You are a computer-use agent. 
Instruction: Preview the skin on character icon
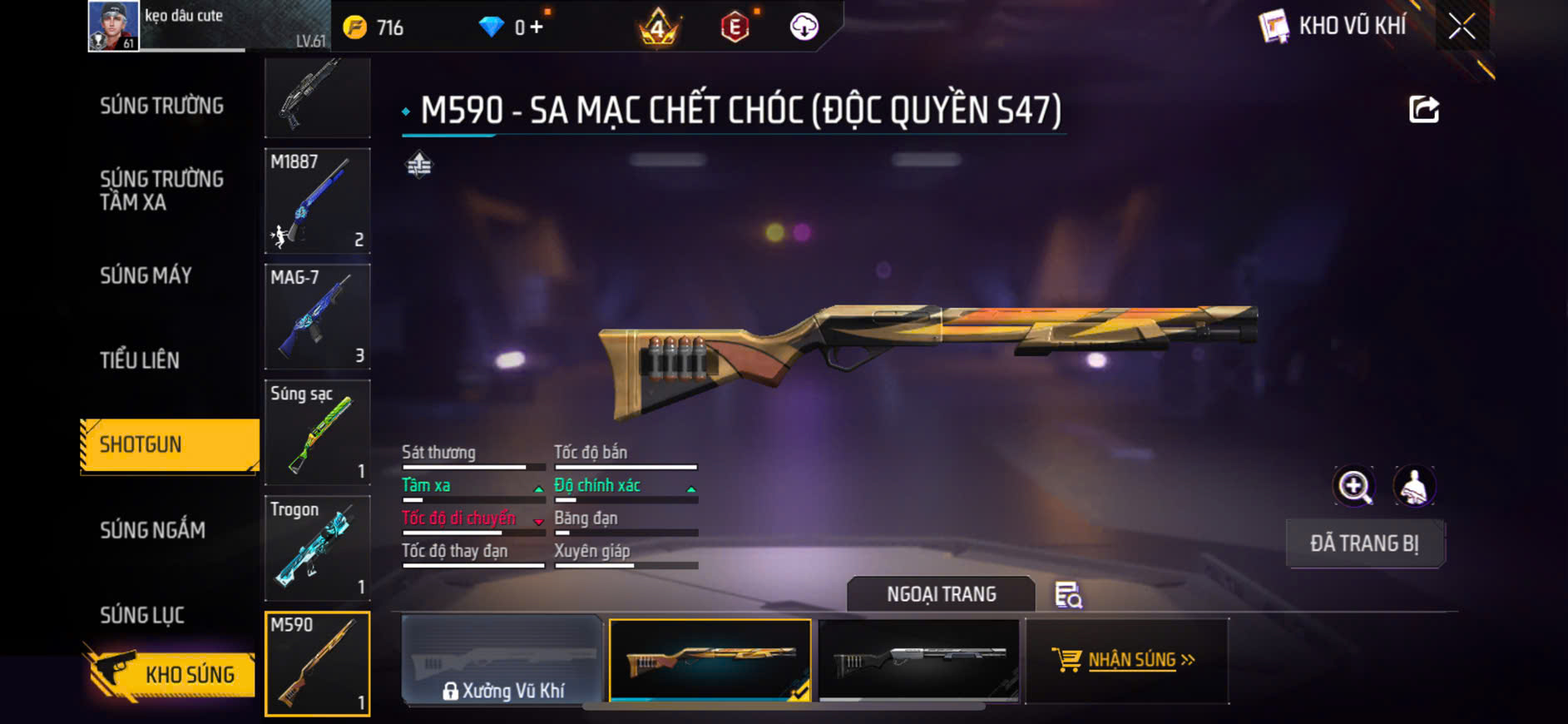click(1414, 487)
